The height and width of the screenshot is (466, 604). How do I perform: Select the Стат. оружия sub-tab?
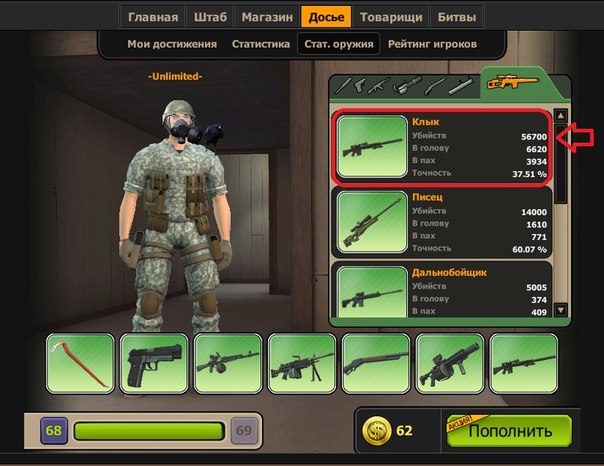pyautogui.click(x=337, y=45)
